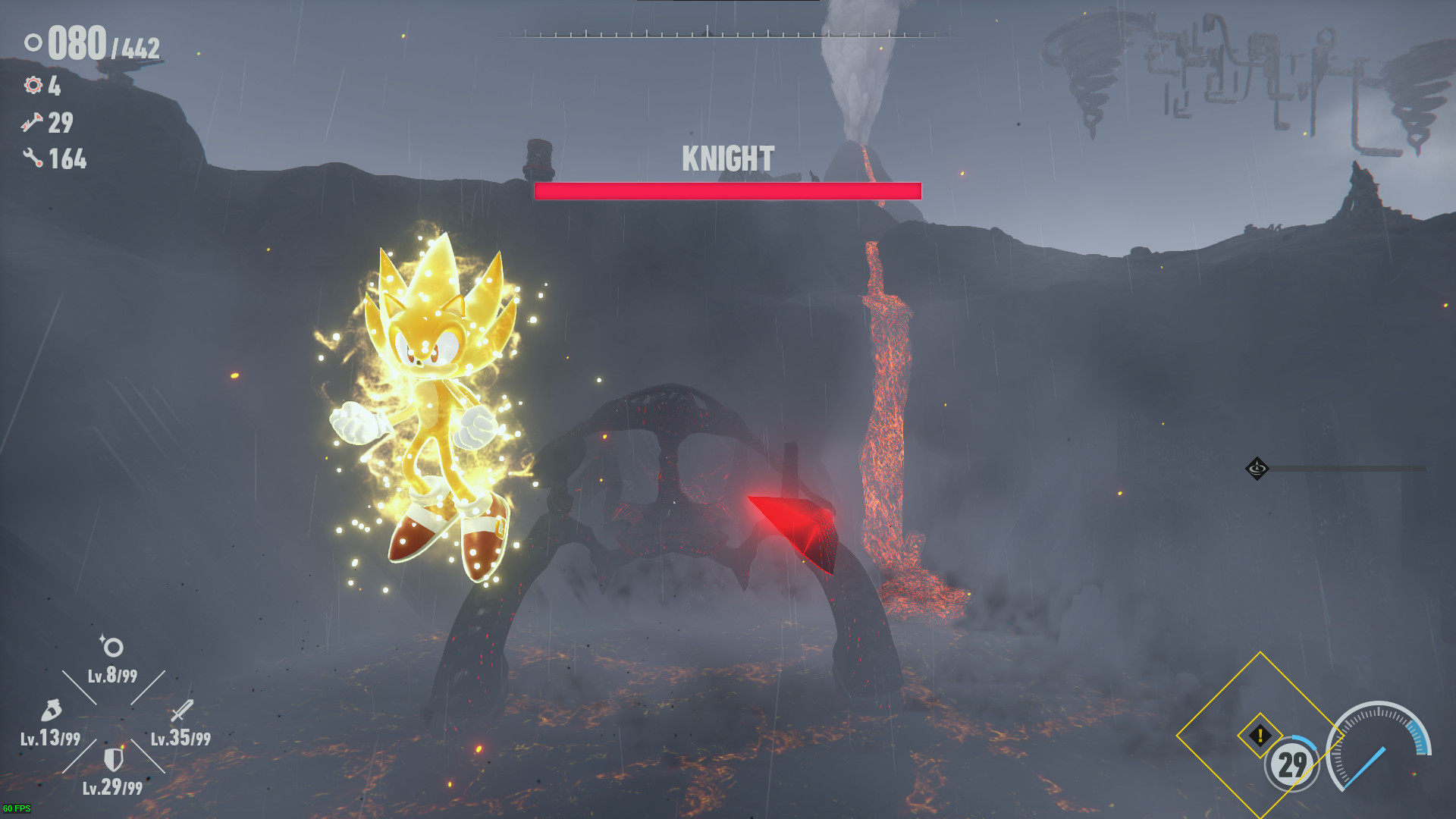Click the eye diamond icon
1456x819 pixels.
[1257, 469]
